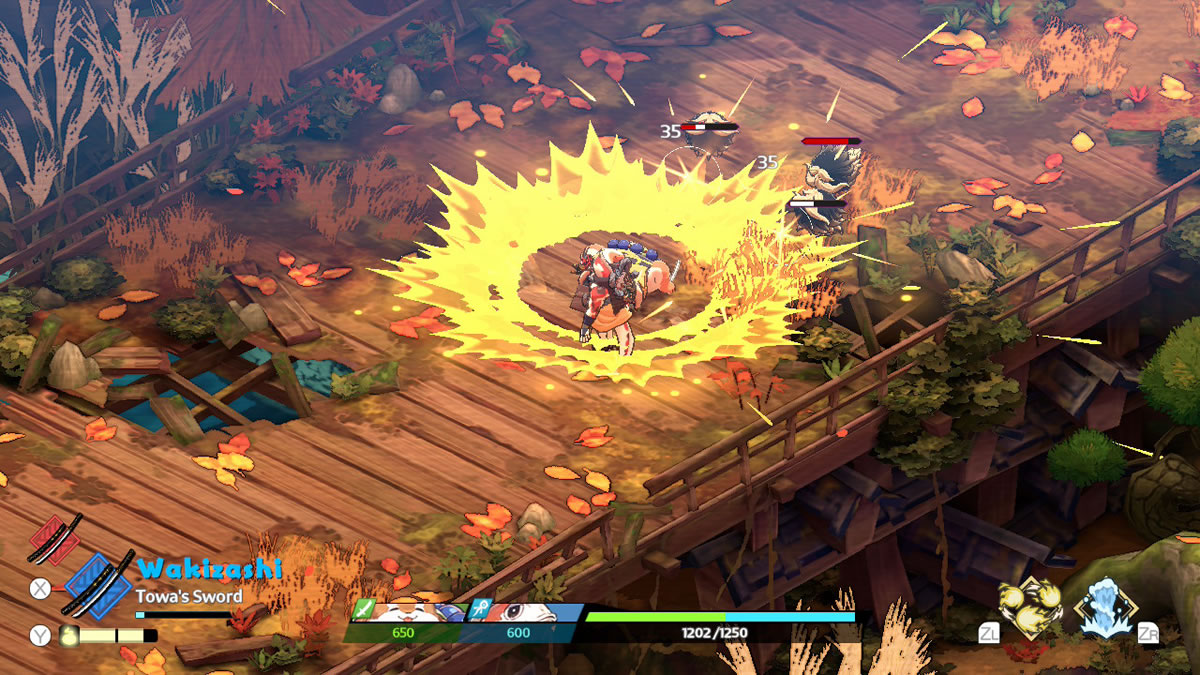Select the blue Wakizashi sword icon
The height and width of the screenshot is (675, 1200).
click(98, 584)
